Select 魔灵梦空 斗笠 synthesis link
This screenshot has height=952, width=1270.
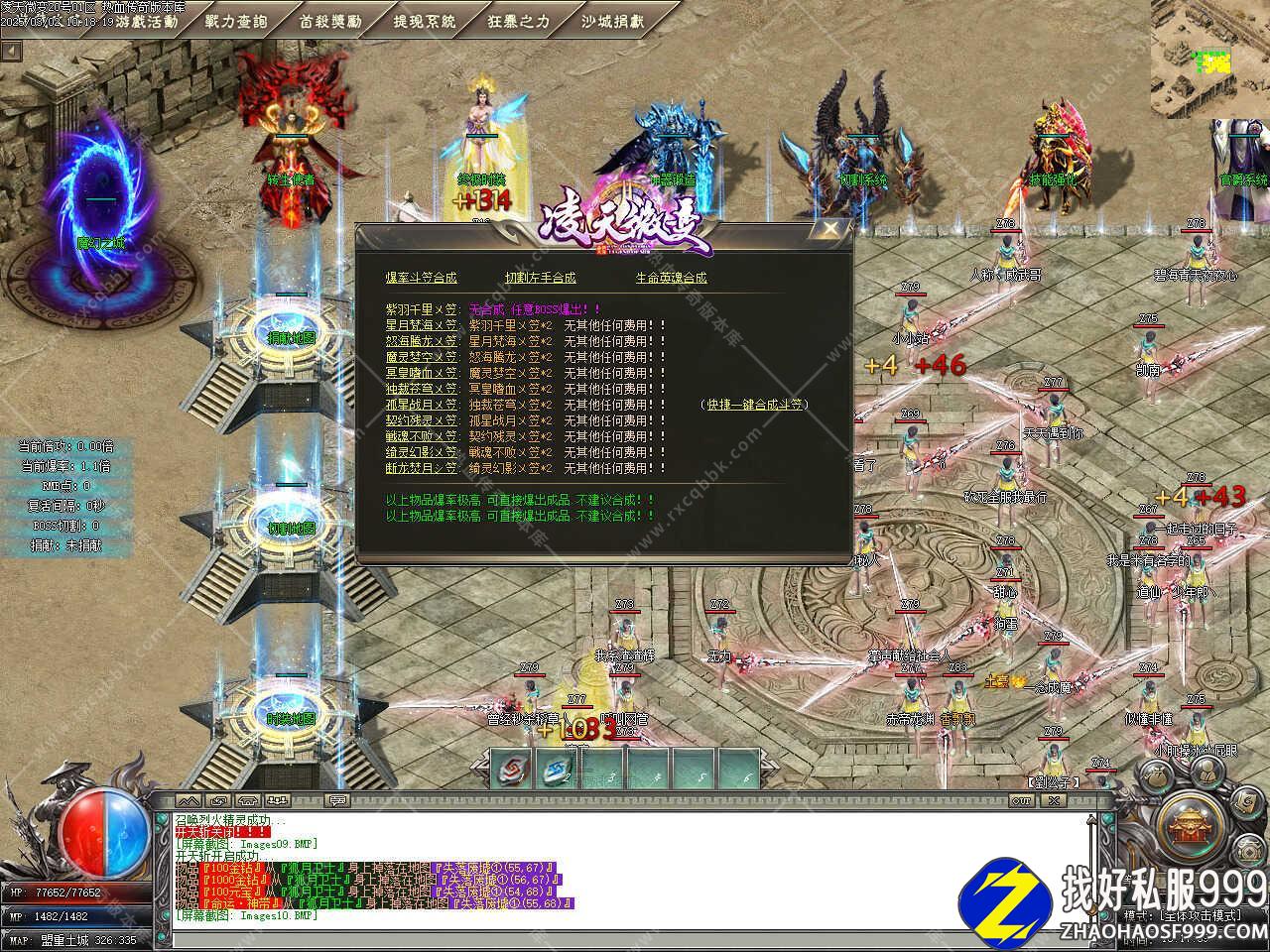tap(422, 357)
